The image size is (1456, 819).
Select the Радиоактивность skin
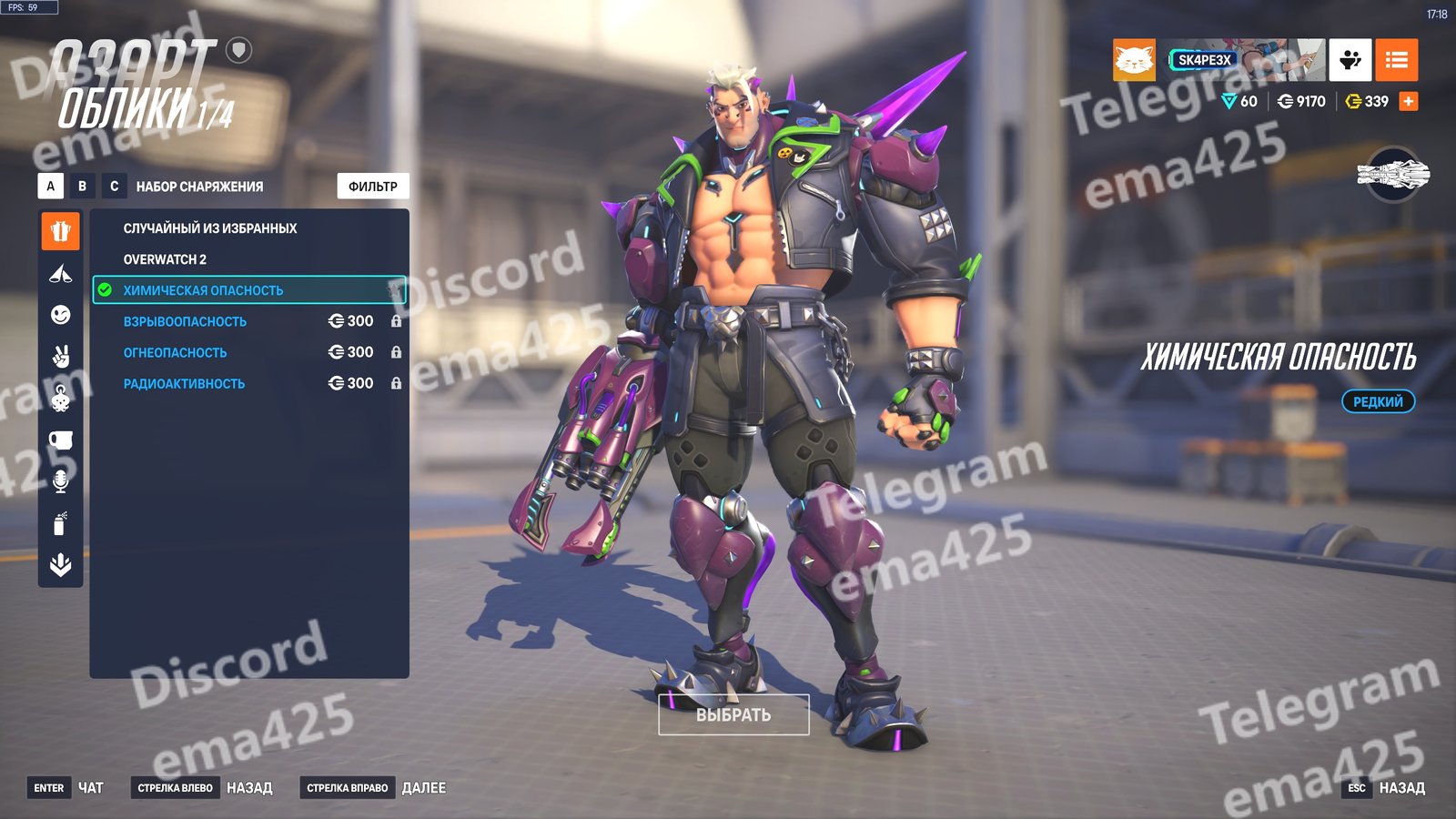click(184, 383)
